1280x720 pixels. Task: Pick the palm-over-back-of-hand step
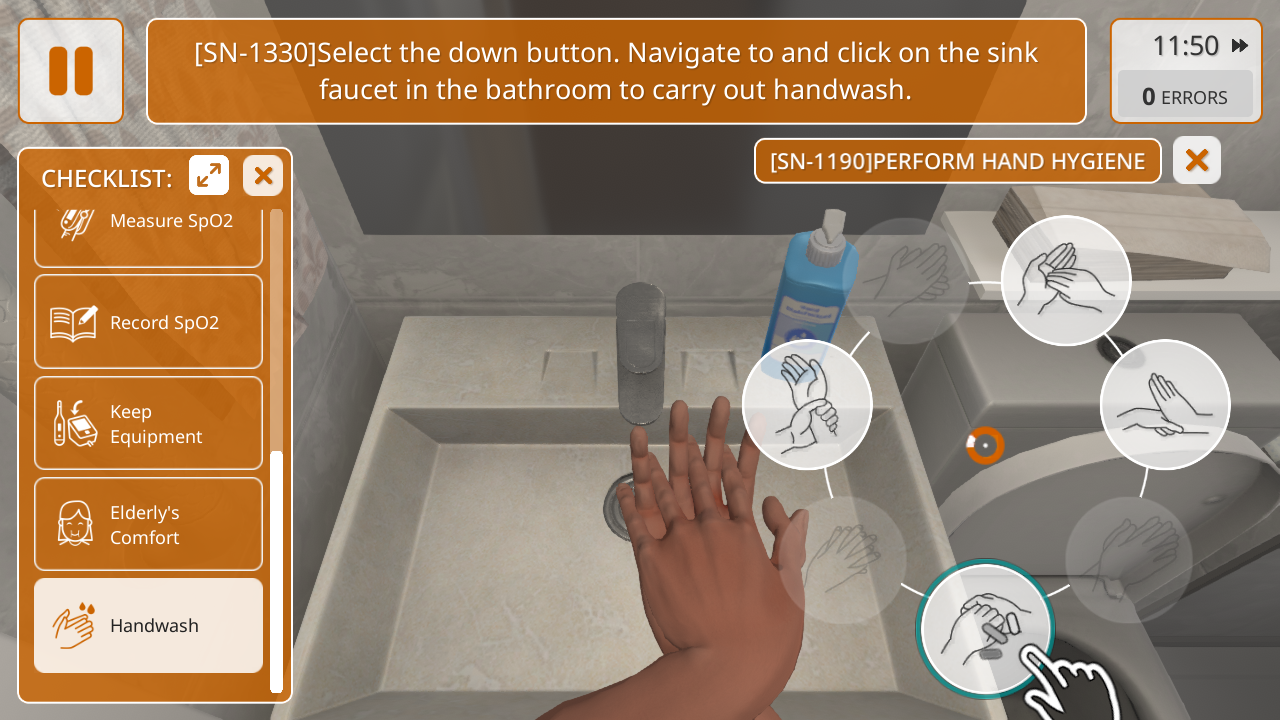pyautogui.click(x=1164, y=404)
